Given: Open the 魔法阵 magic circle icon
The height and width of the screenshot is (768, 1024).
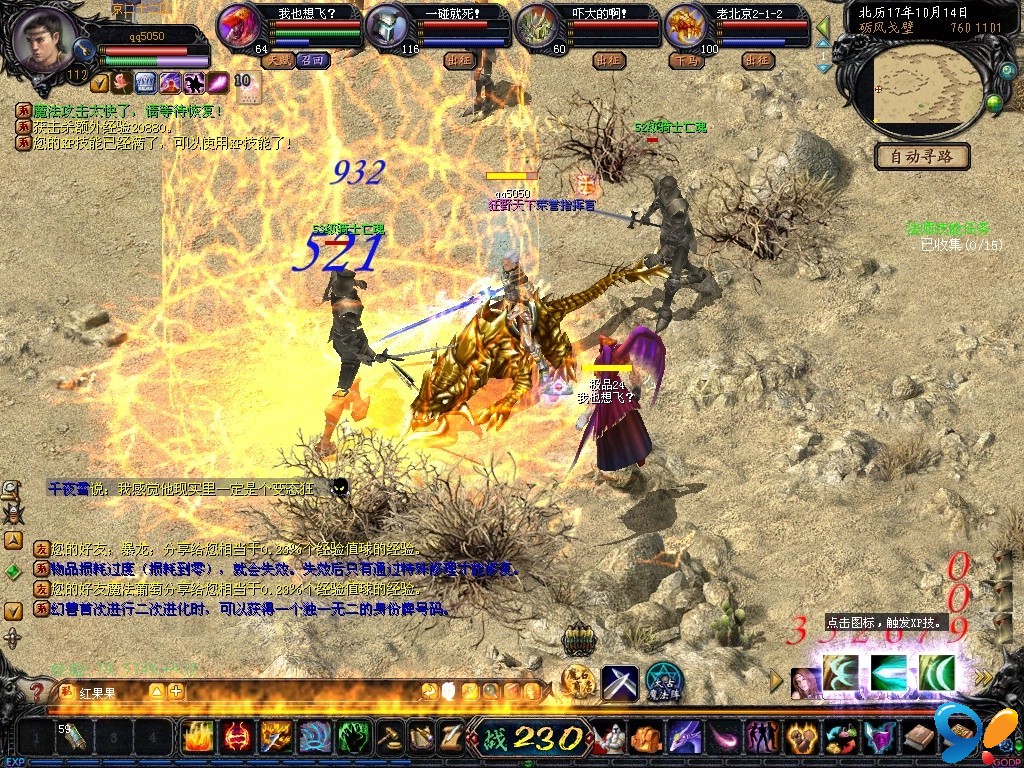Looking at the screenshot, I should pos(663,683).
